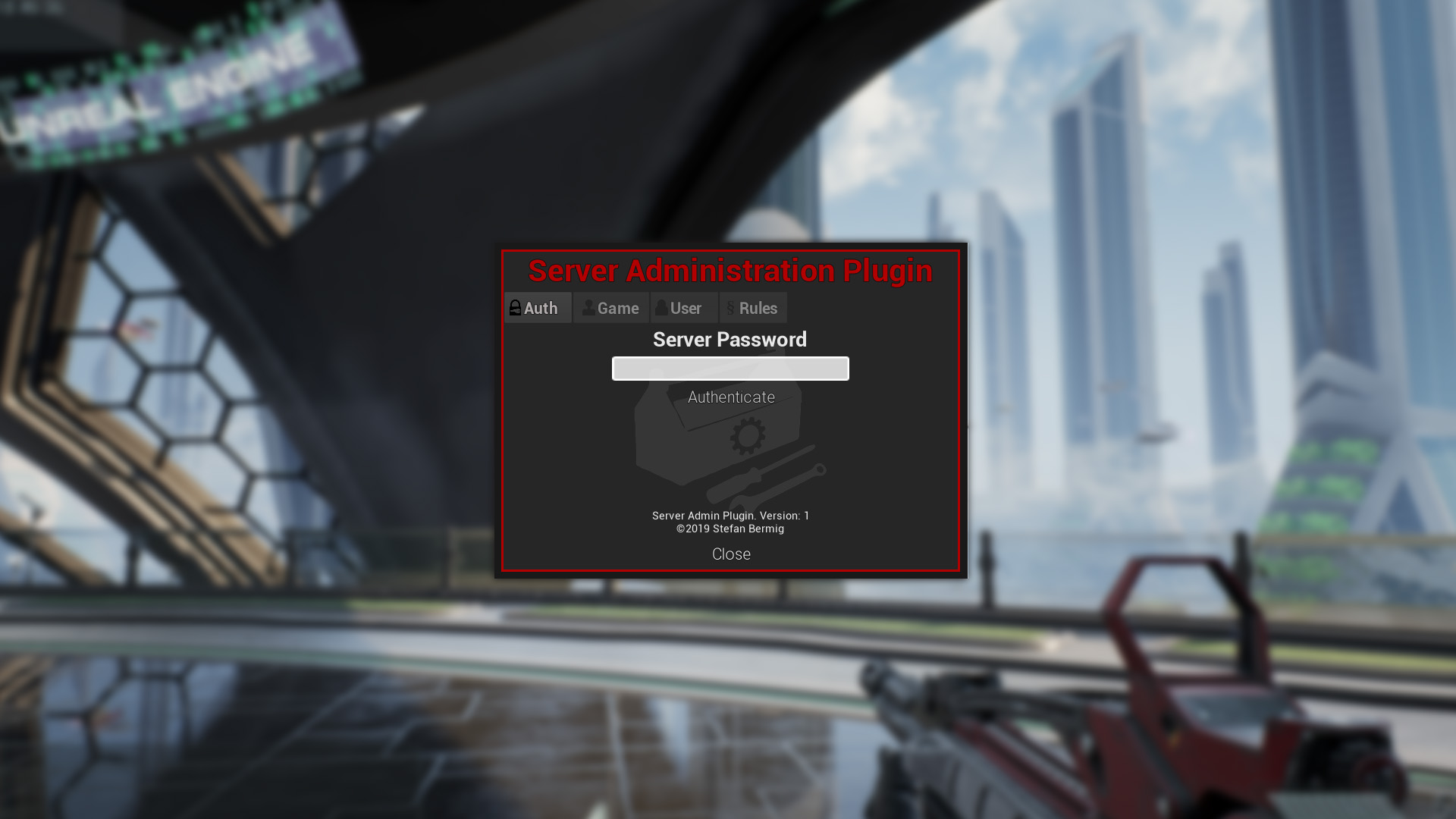
Task: Click the person icon on the Game tab
Action: [x=588, y=308]
